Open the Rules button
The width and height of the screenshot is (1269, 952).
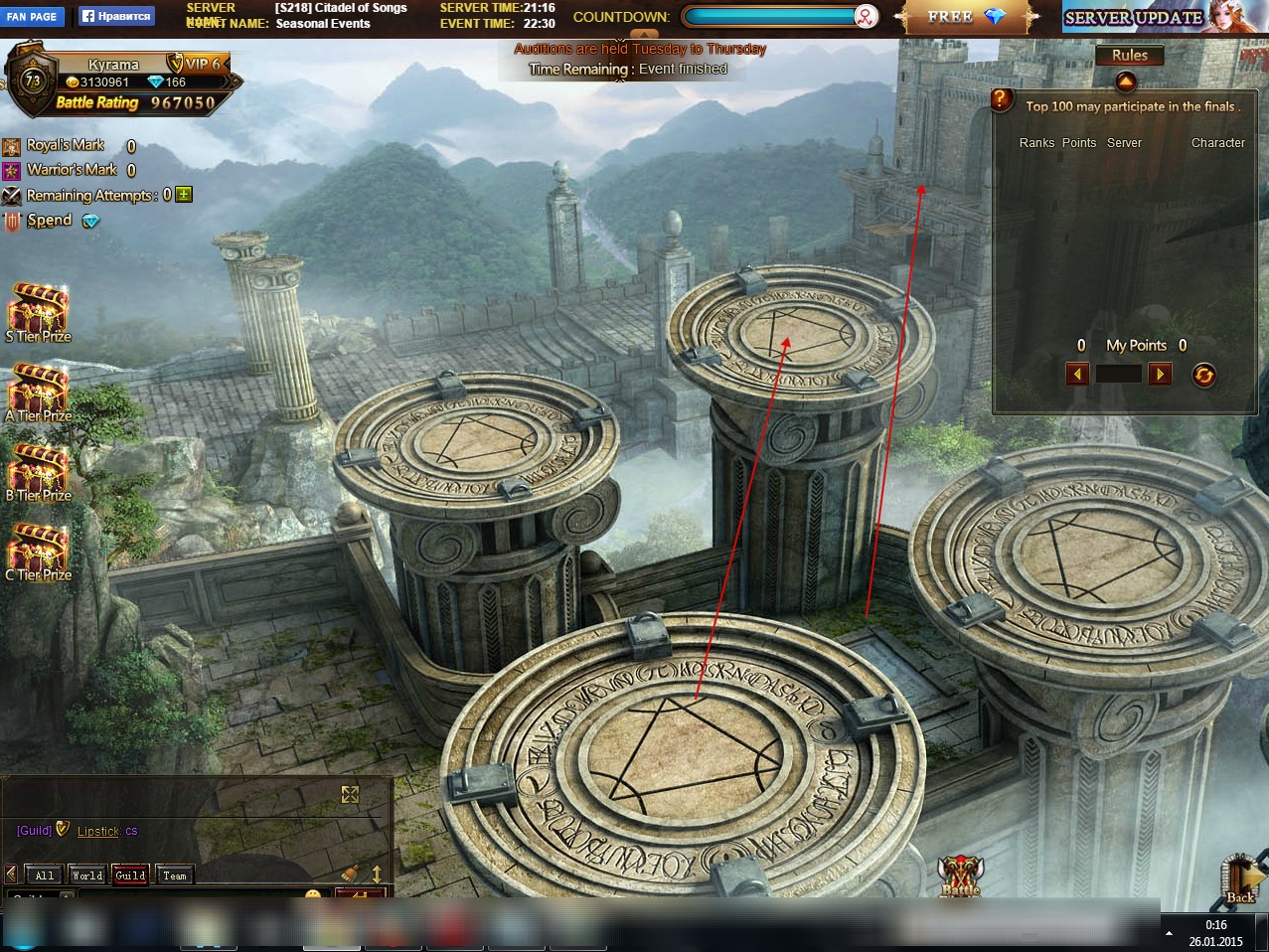1129,56
